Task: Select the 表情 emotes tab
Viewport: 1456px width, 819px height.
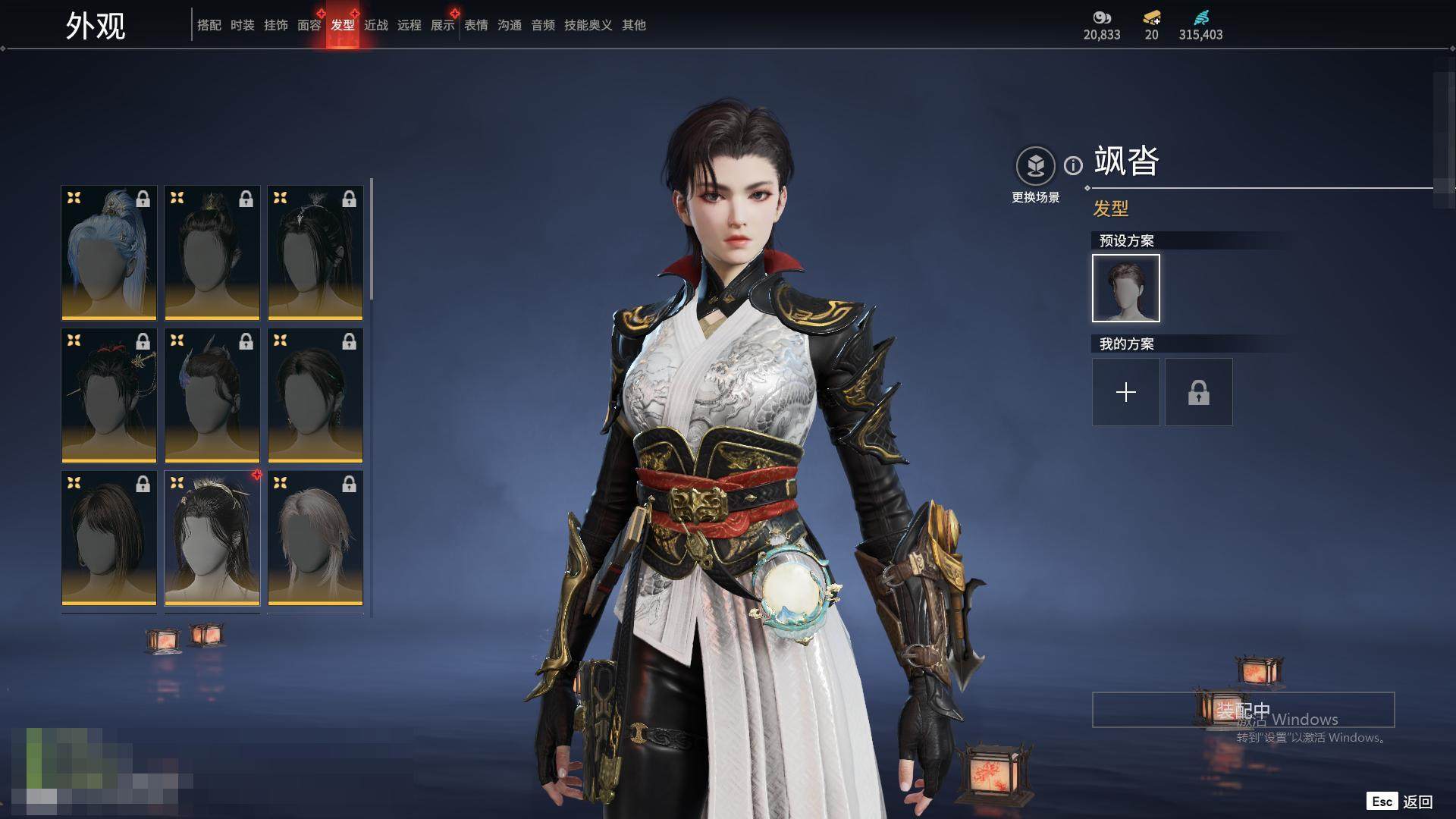Action: [x=475, y=25]
